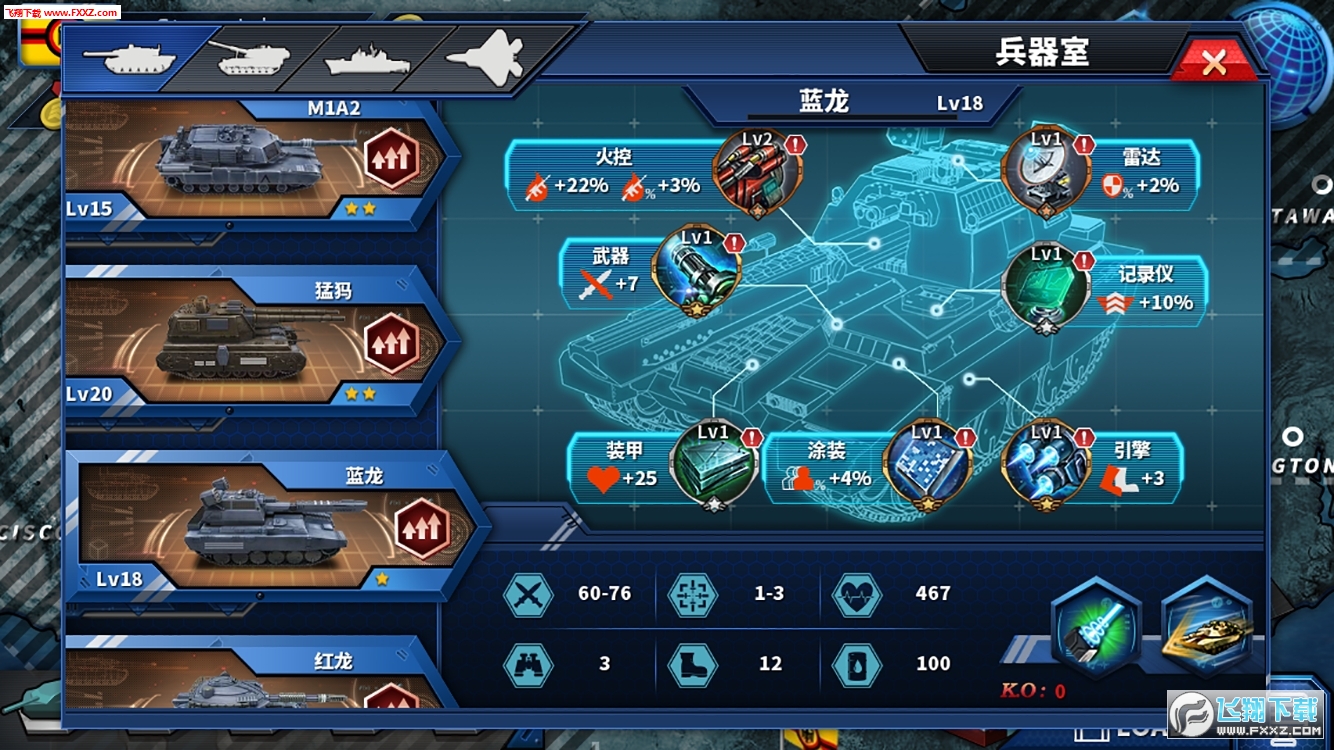Viewport: 1334px width, 750px height.
Task: Switch to the battleship category tab
Action: [369, 57]
